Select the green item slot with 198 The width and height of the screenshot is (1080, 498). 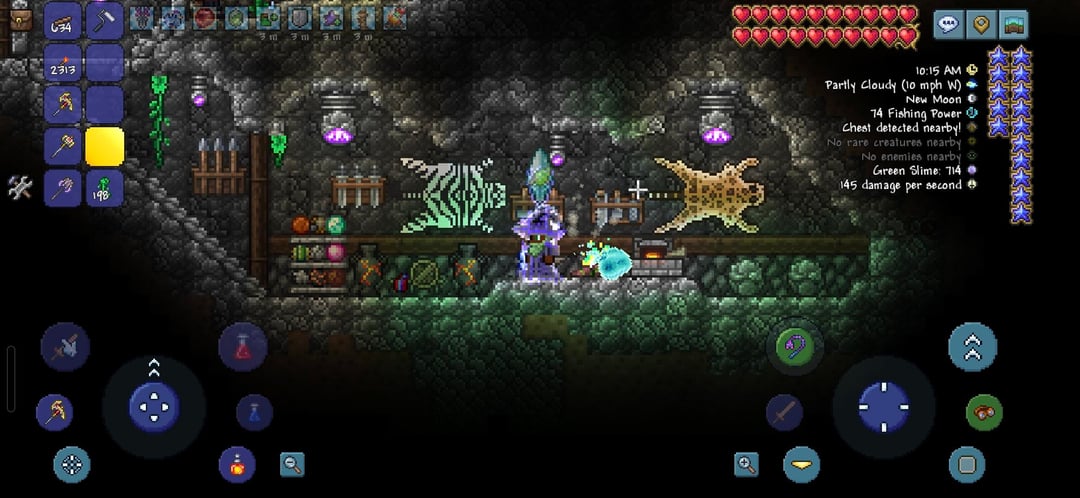click(104, 188)
